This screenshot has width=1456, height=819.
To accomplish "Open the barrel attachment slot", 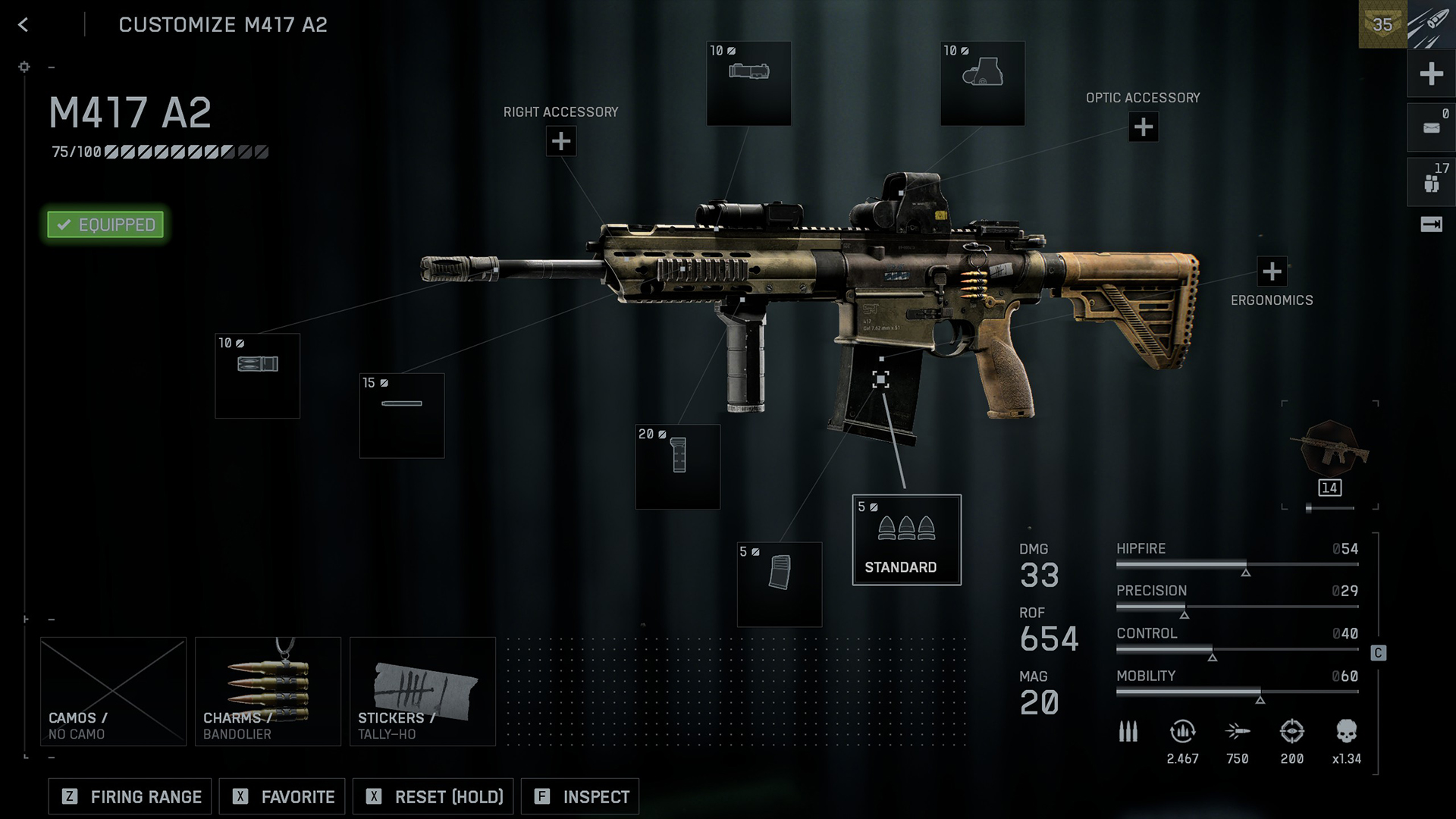I will (x=401, y=416).
